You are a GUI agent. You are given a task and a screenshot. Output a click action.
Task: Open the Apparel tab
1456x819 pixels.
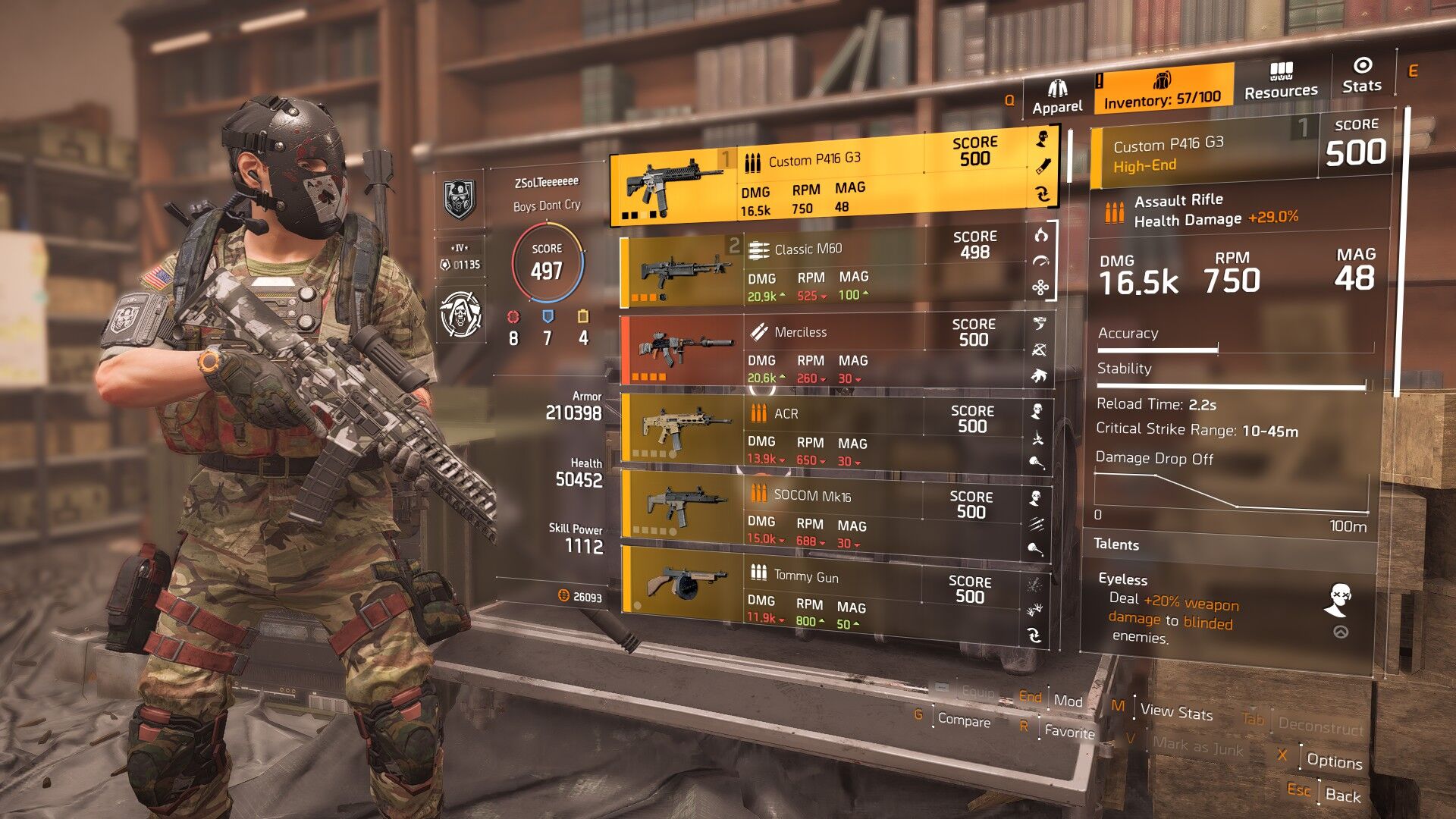click(1057, 98)
